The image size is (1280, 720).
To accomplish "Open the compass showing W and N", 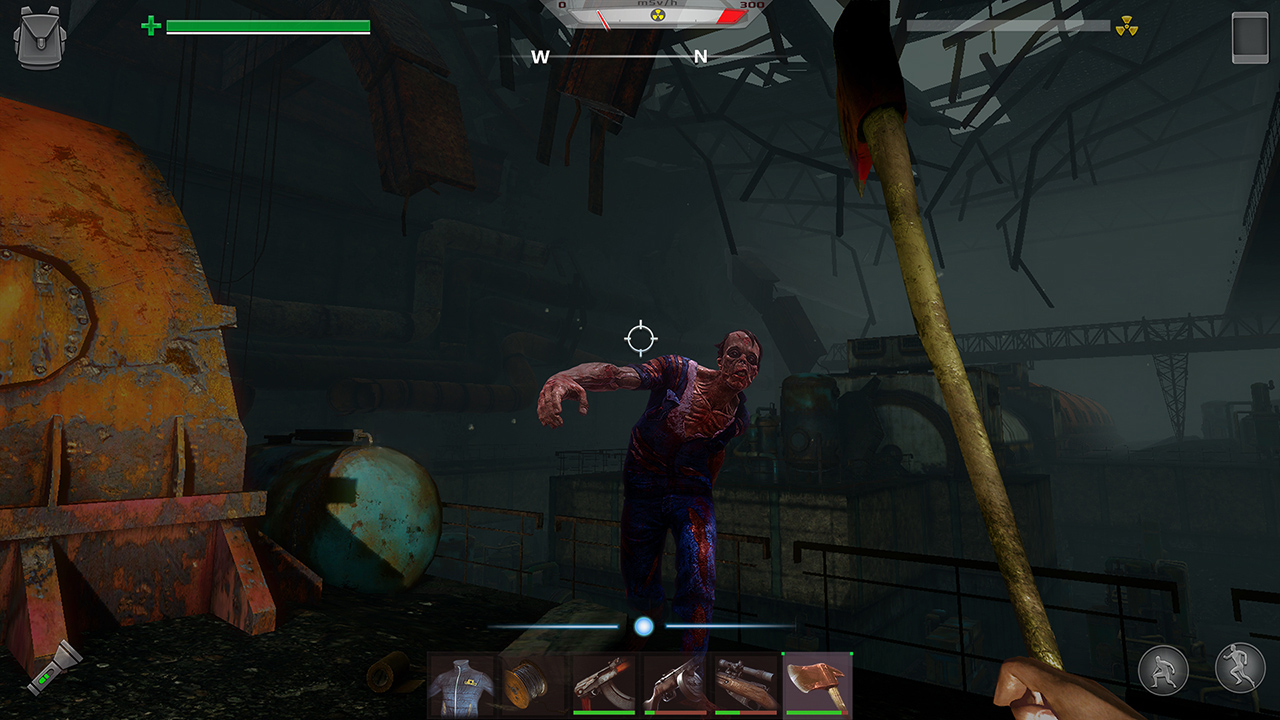I will pos(621,57).
